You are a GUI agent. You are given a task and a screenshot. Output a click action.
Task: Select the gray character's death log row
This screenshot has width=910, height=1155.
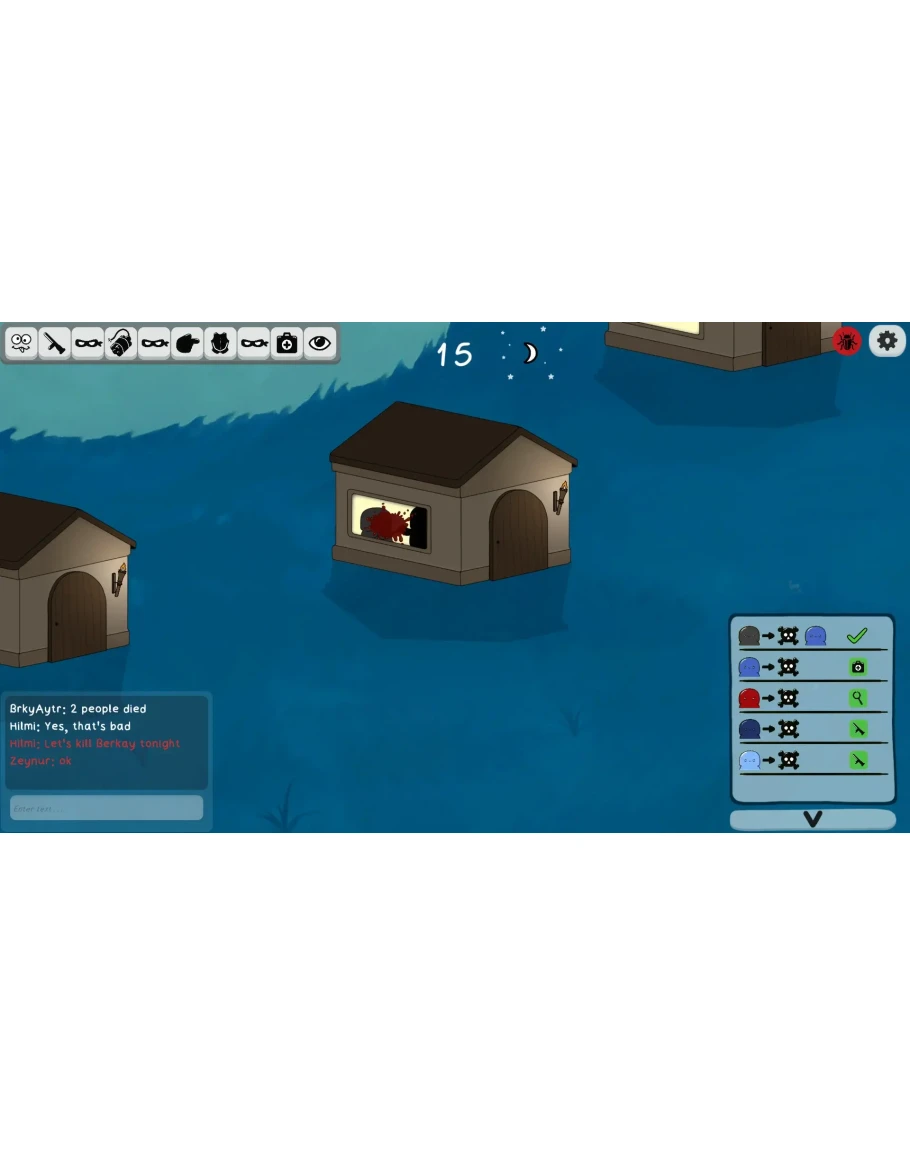coord(812,635)
